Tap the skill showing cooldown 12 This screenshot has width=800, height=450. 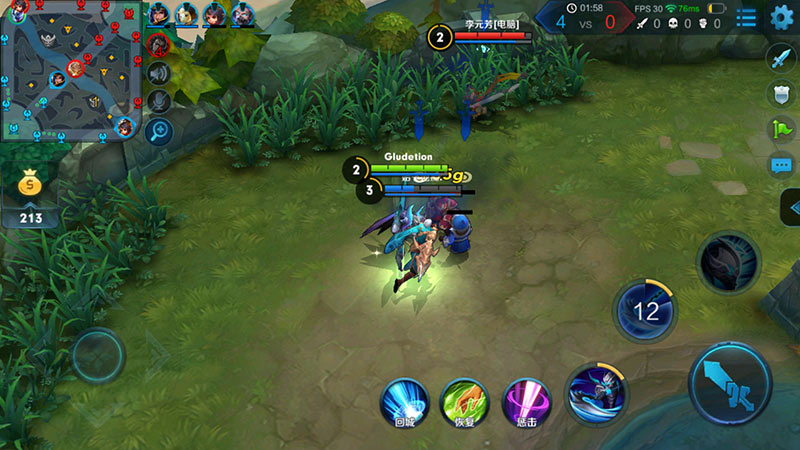pos(647,310)
